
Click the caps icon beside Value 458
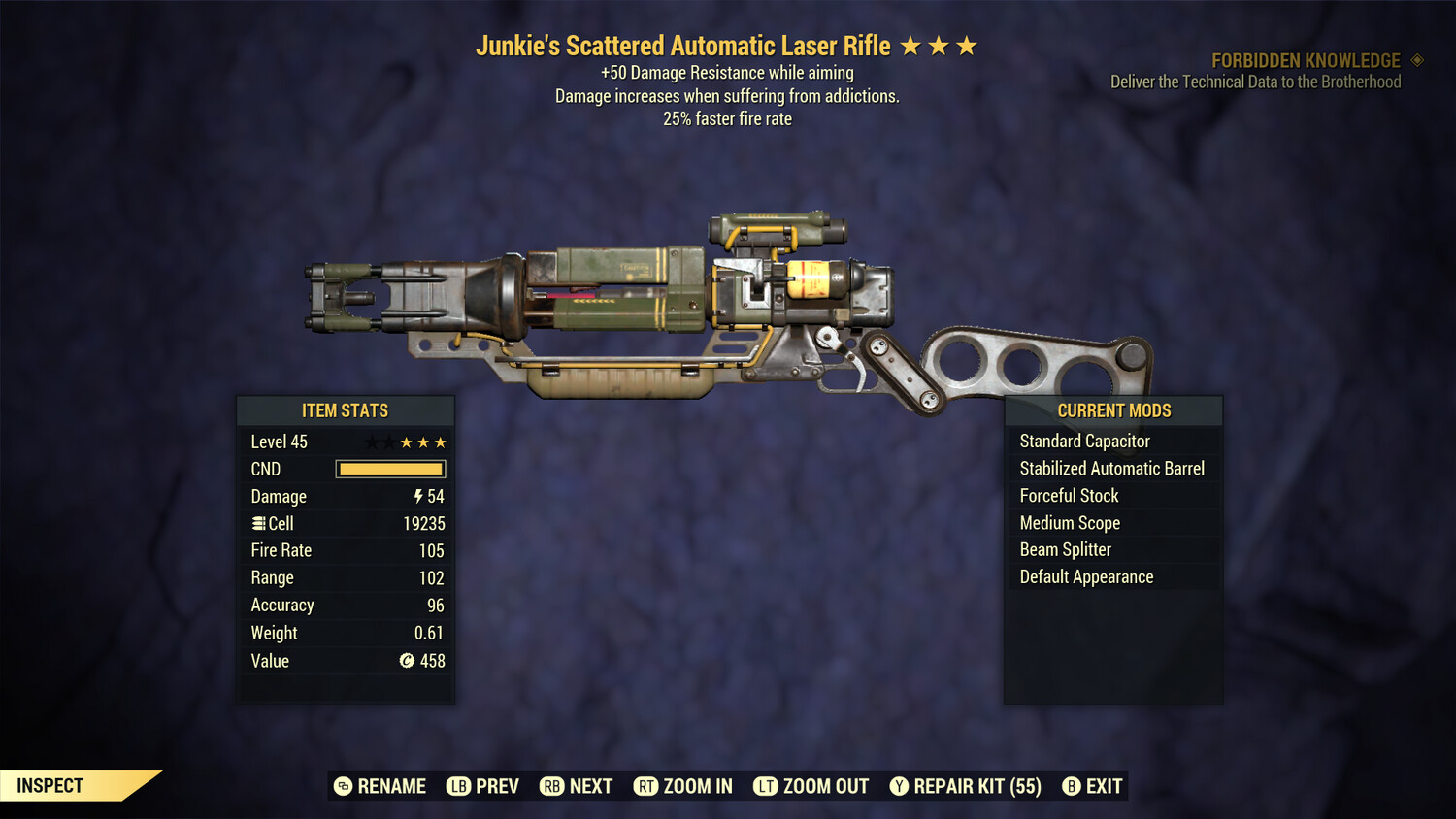[x=406, y=661]
